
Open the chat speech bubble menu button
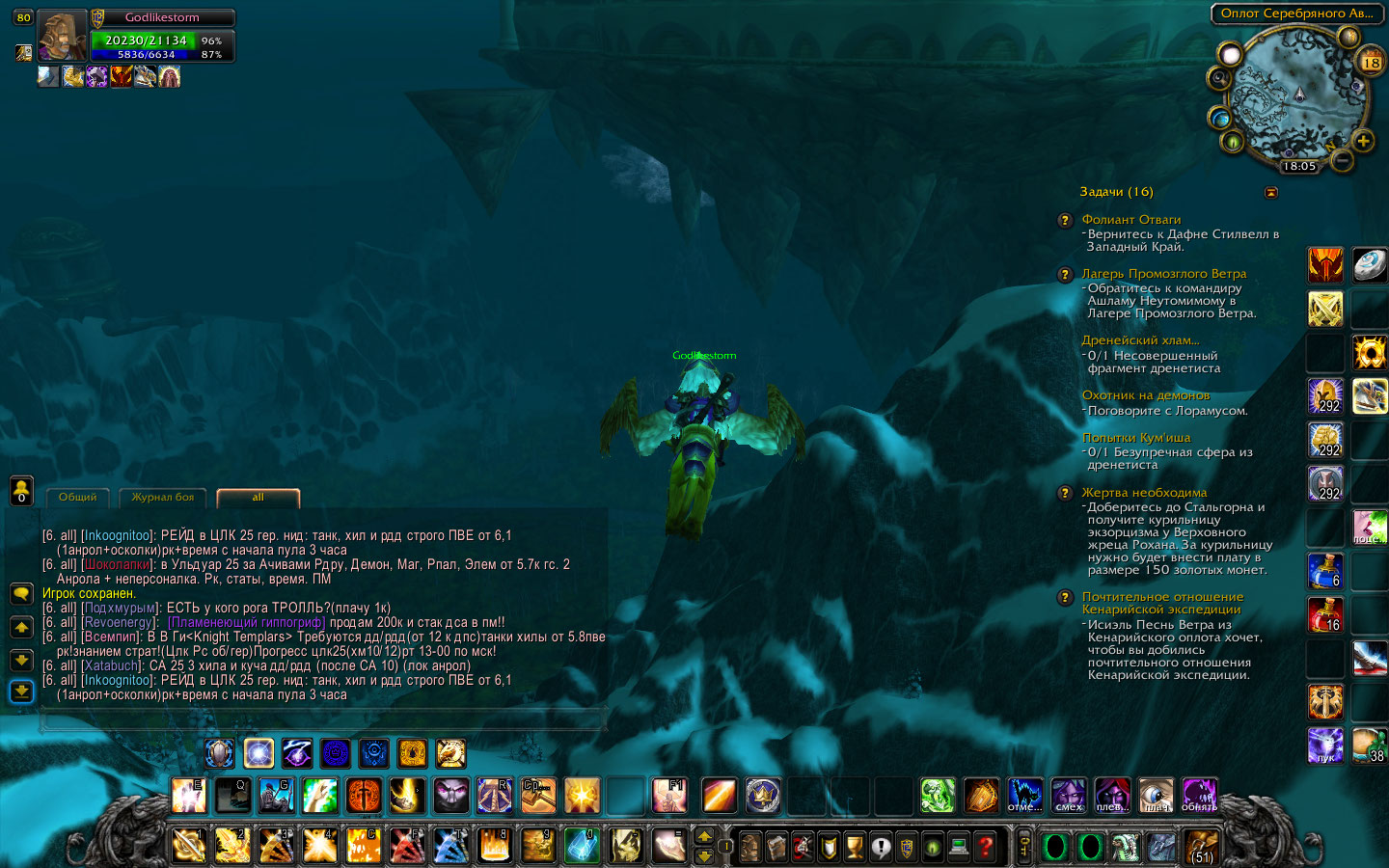[x=21, y=593]
